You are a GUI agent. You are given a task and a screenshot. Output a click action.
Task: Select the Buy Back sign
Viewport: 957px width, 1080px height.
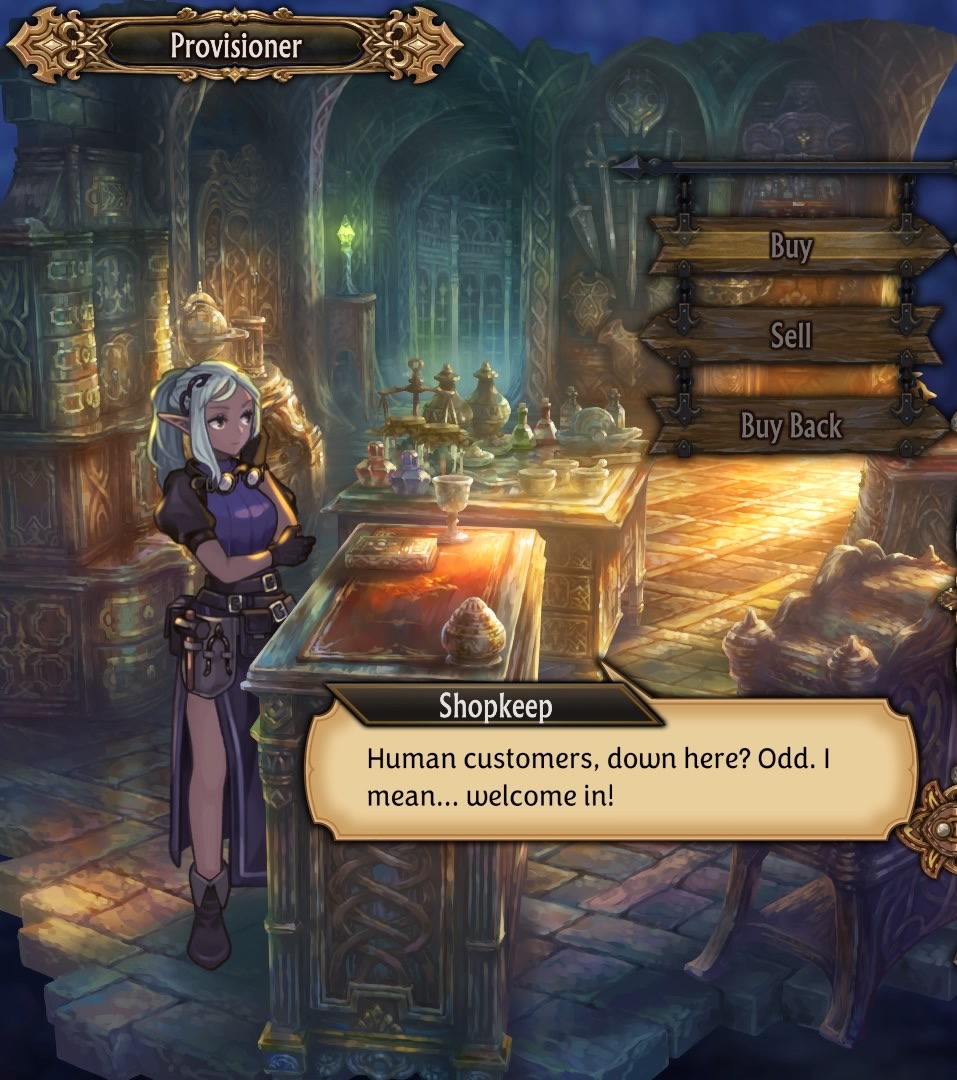coord(790,427)
